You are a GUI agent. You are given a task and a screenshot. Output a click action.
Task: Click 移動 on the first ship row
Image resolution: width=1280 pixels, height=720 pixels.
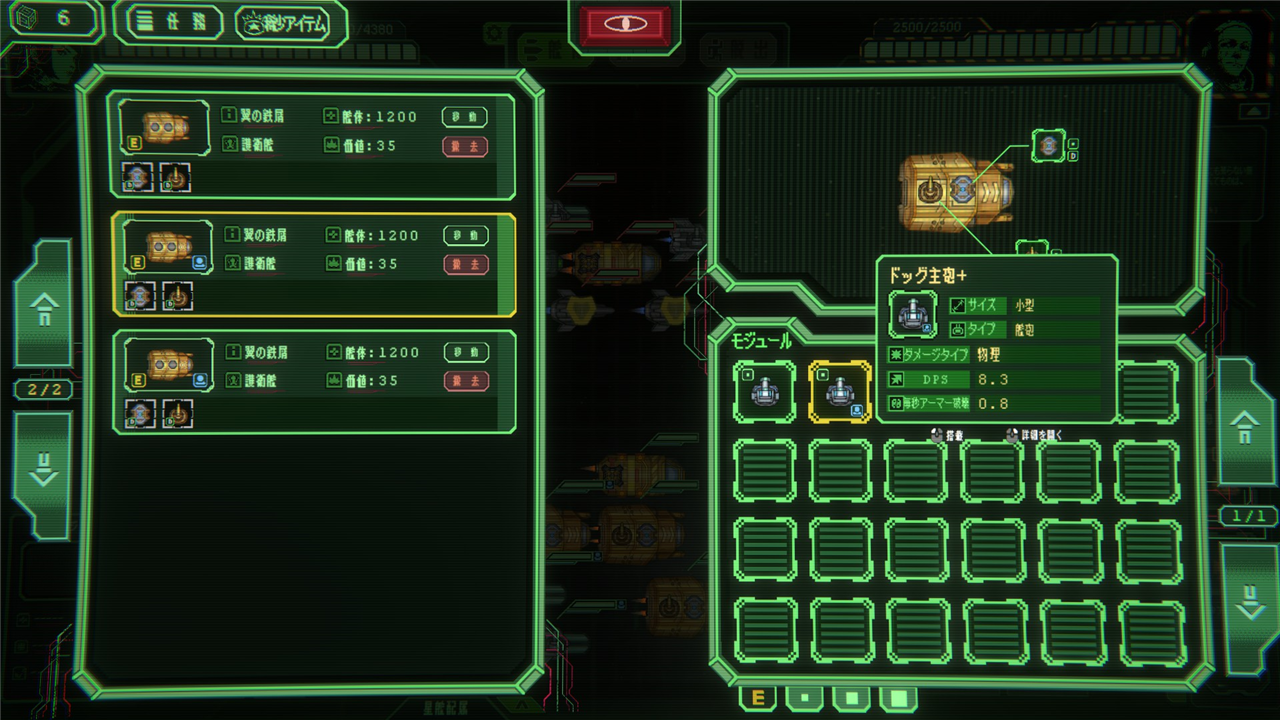point(465,117)
